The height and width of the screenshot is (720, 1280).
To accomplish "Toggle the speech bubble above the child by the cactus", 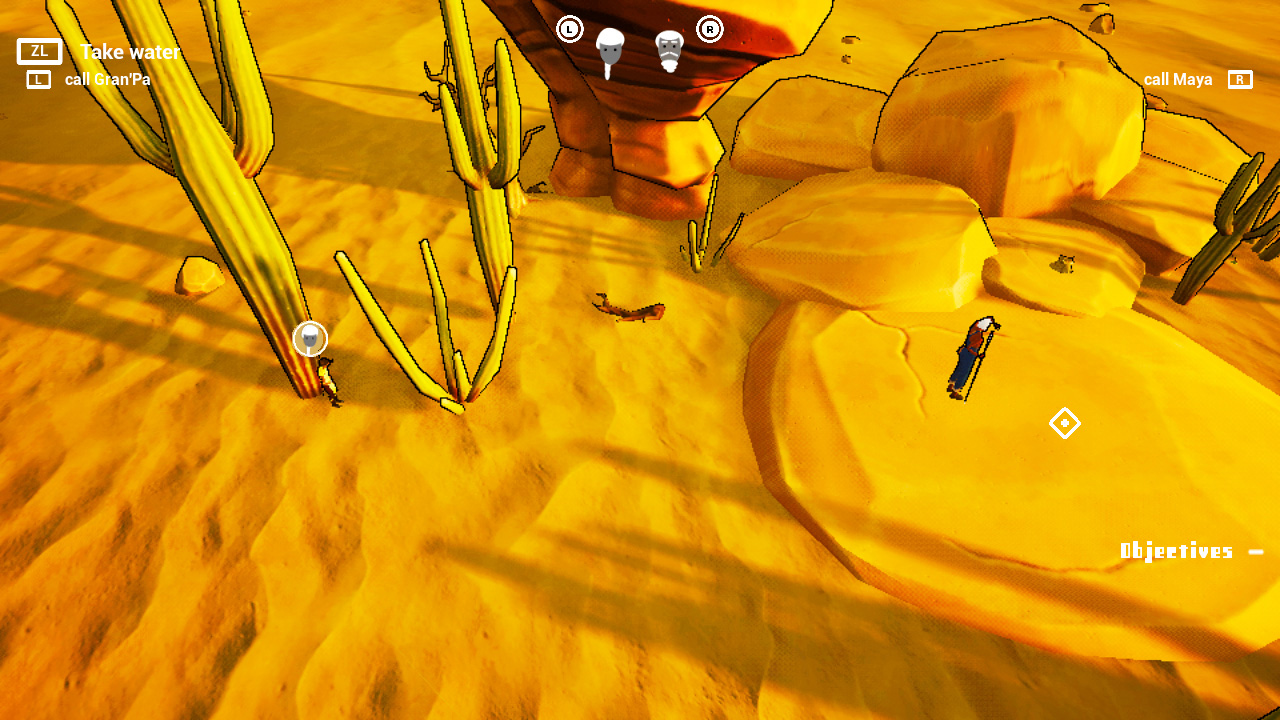I will (310, 338).
